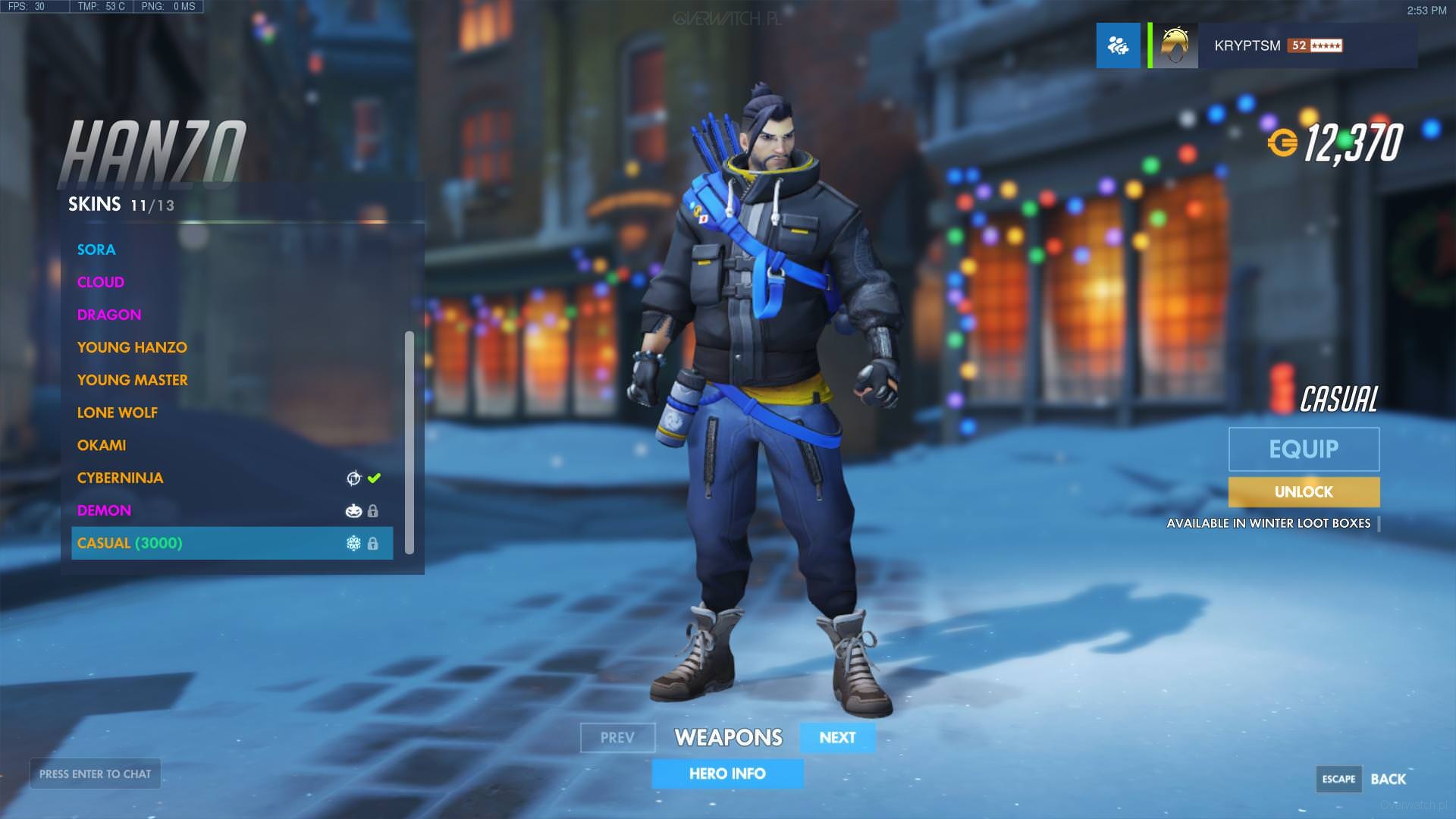Go Back to the previous screen

(1388, 779)
